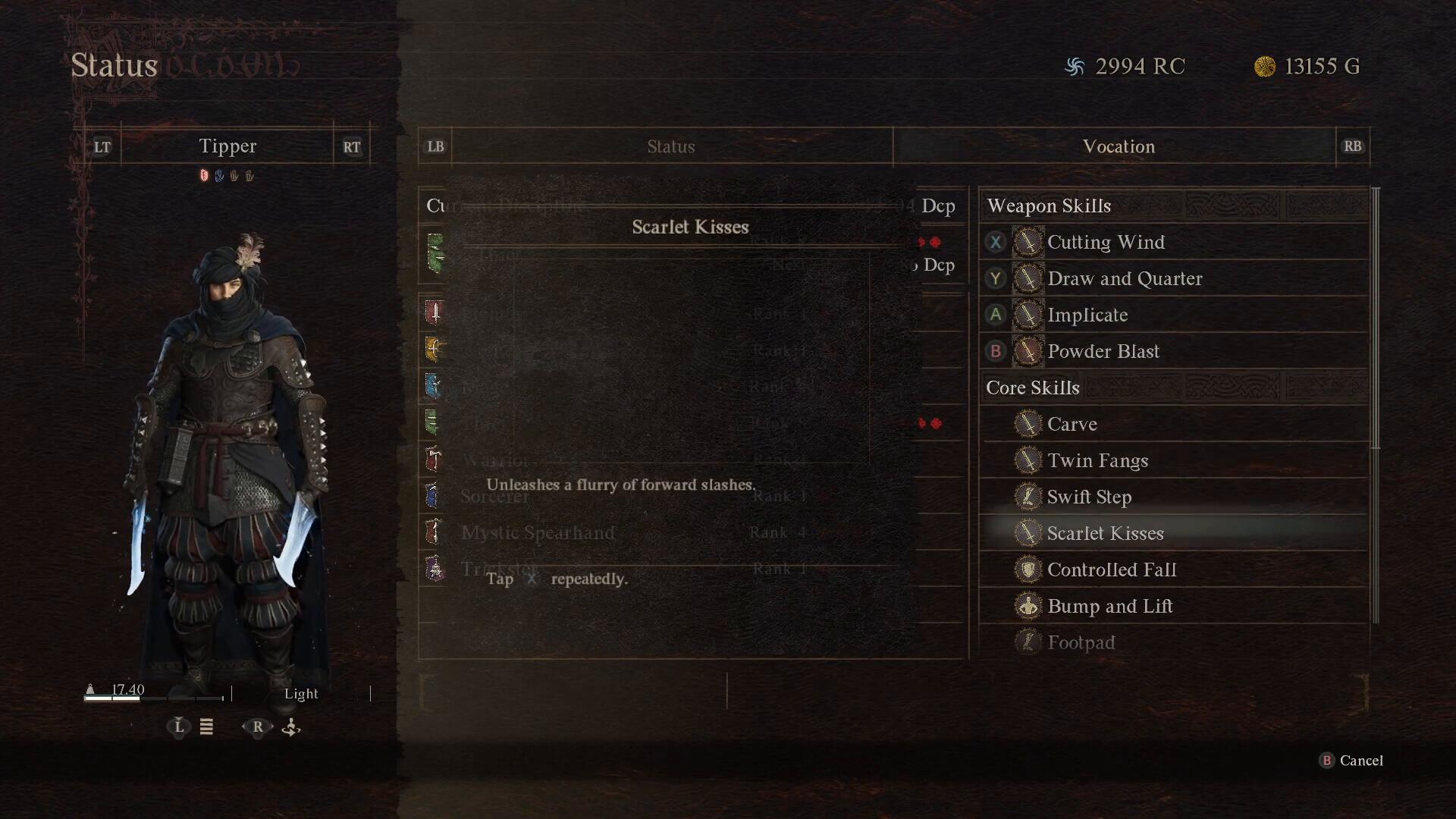The width and height of the screenshot is (1456, 819).
Task: Highlight the Powder Blast skill
Action: click(x=1103, y=352)
